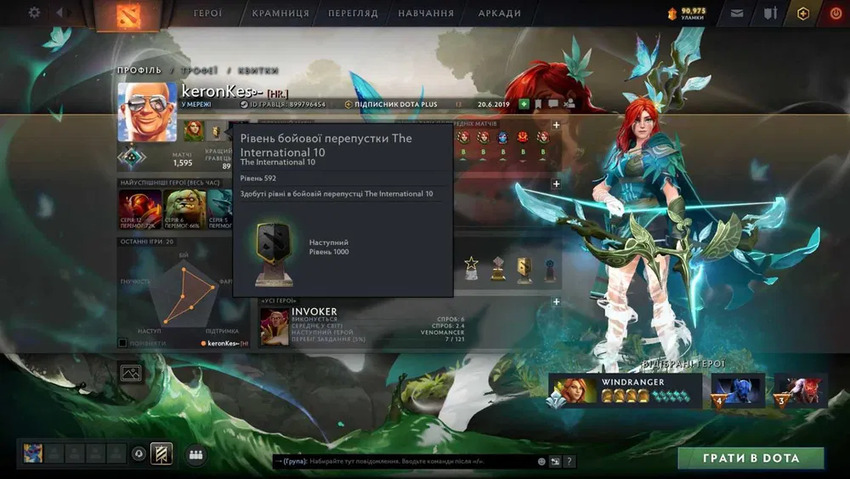The width and height of the screenshot is (850, 479).
Task: Click the Invoker hero portrait
Action: tap(274, 326)
